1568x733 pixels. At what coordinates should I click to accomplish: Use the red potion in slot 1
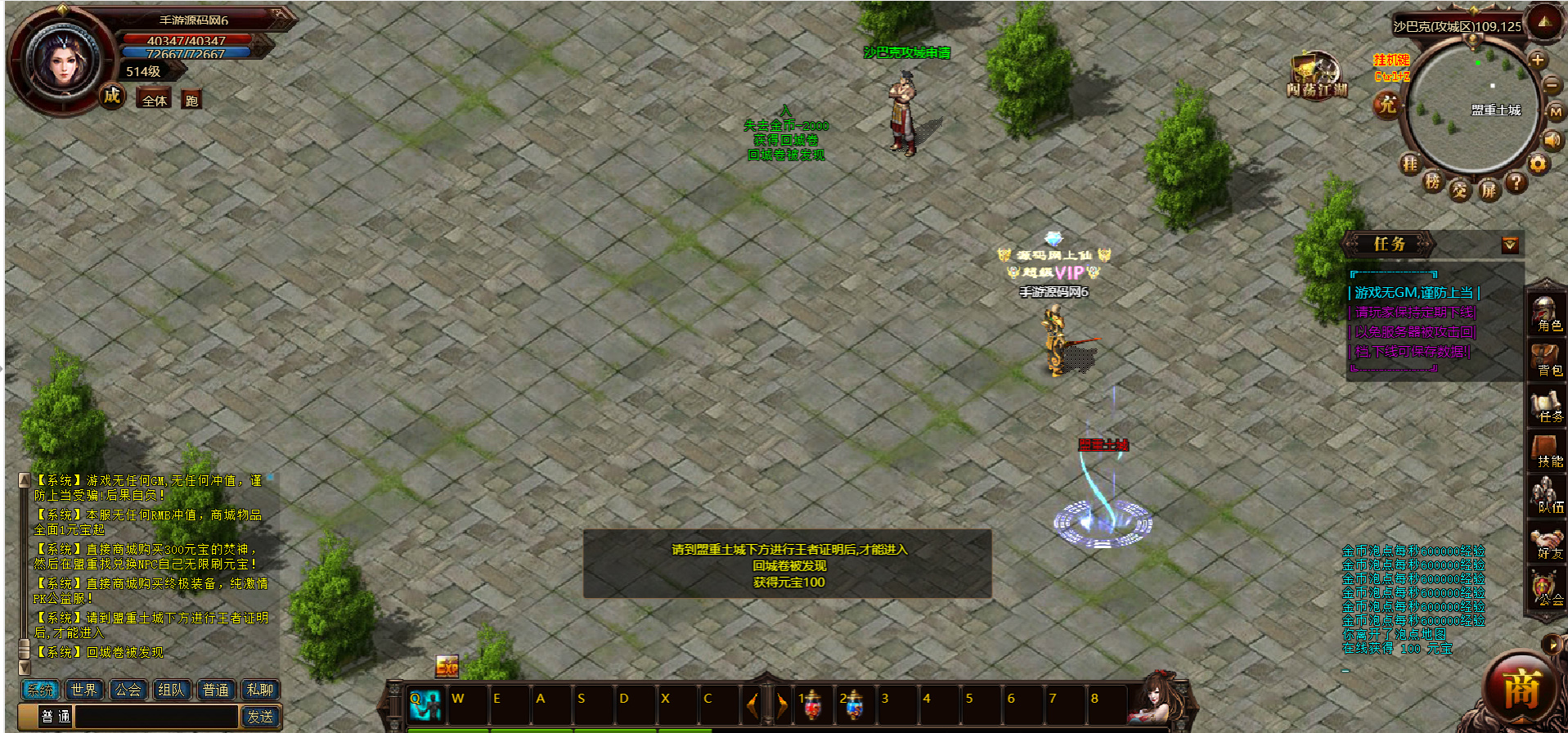[x=811, y=704]
